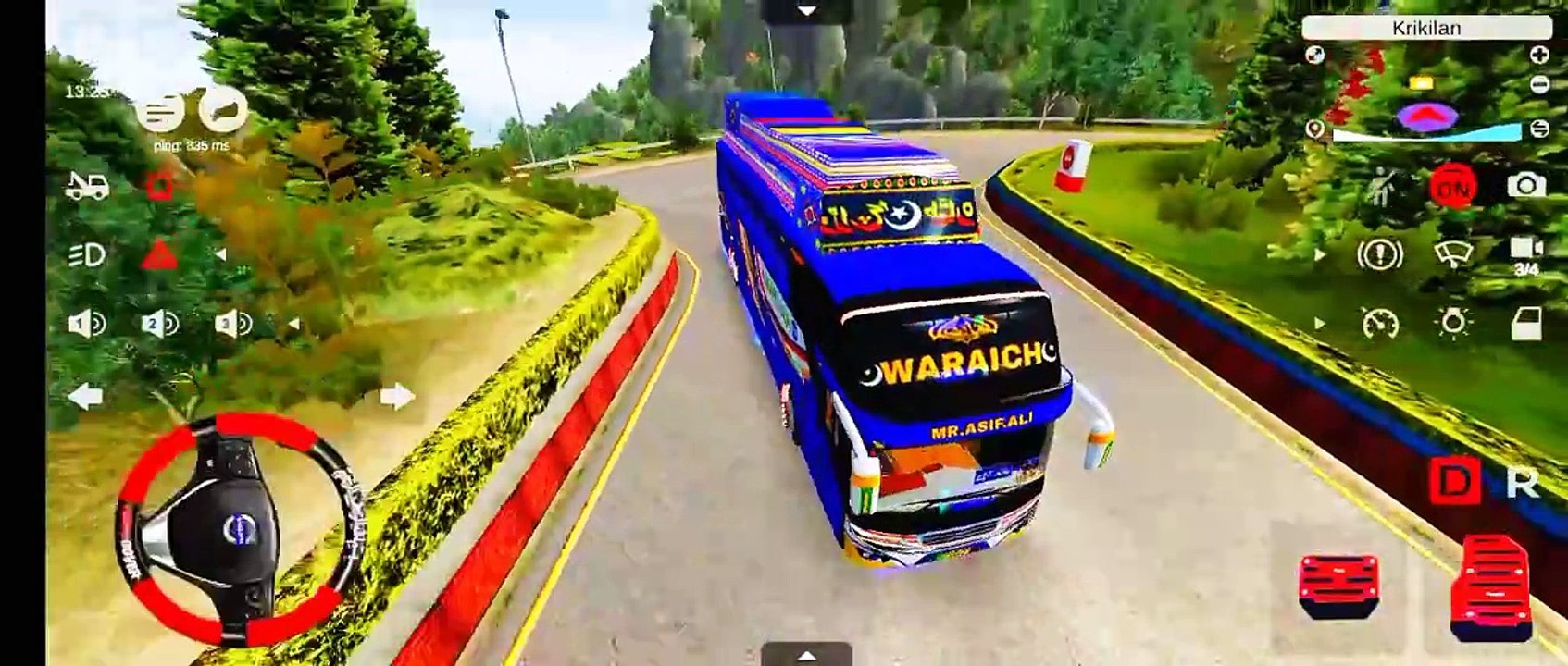Viewport: 1568px width, 666px height.
Task: Activate the windshield wipers
Action: click(x=1452, y=254)
